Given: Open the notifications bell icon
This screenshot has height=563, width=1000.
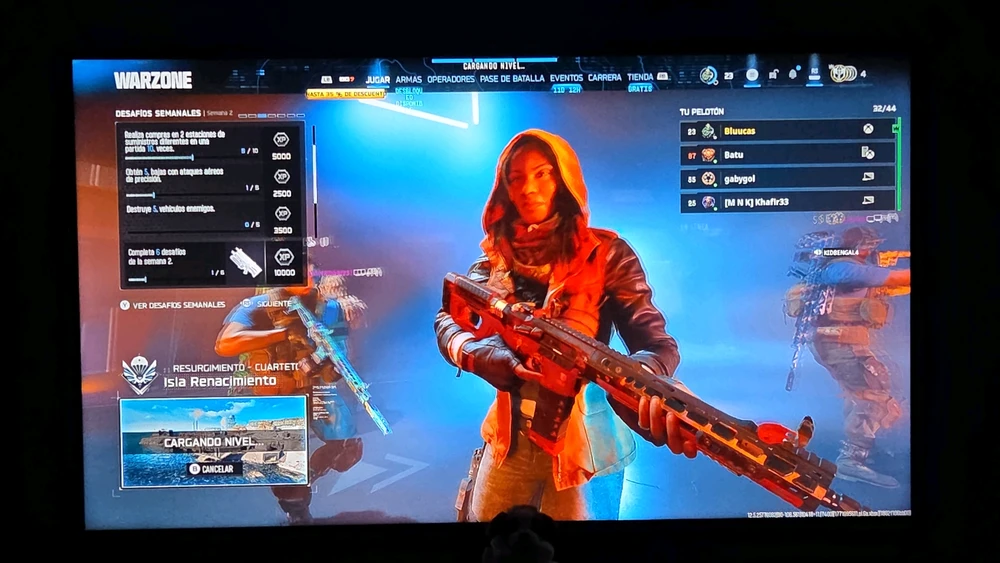Looking at the screenshot, I should pyautogui.click(x=792, y=74).
